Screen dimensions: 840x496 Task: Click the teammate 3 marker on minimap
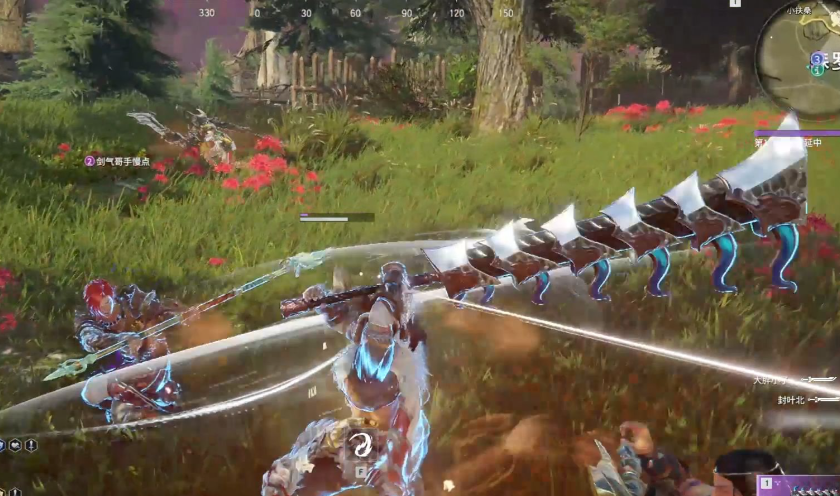(x=816, y=59)
